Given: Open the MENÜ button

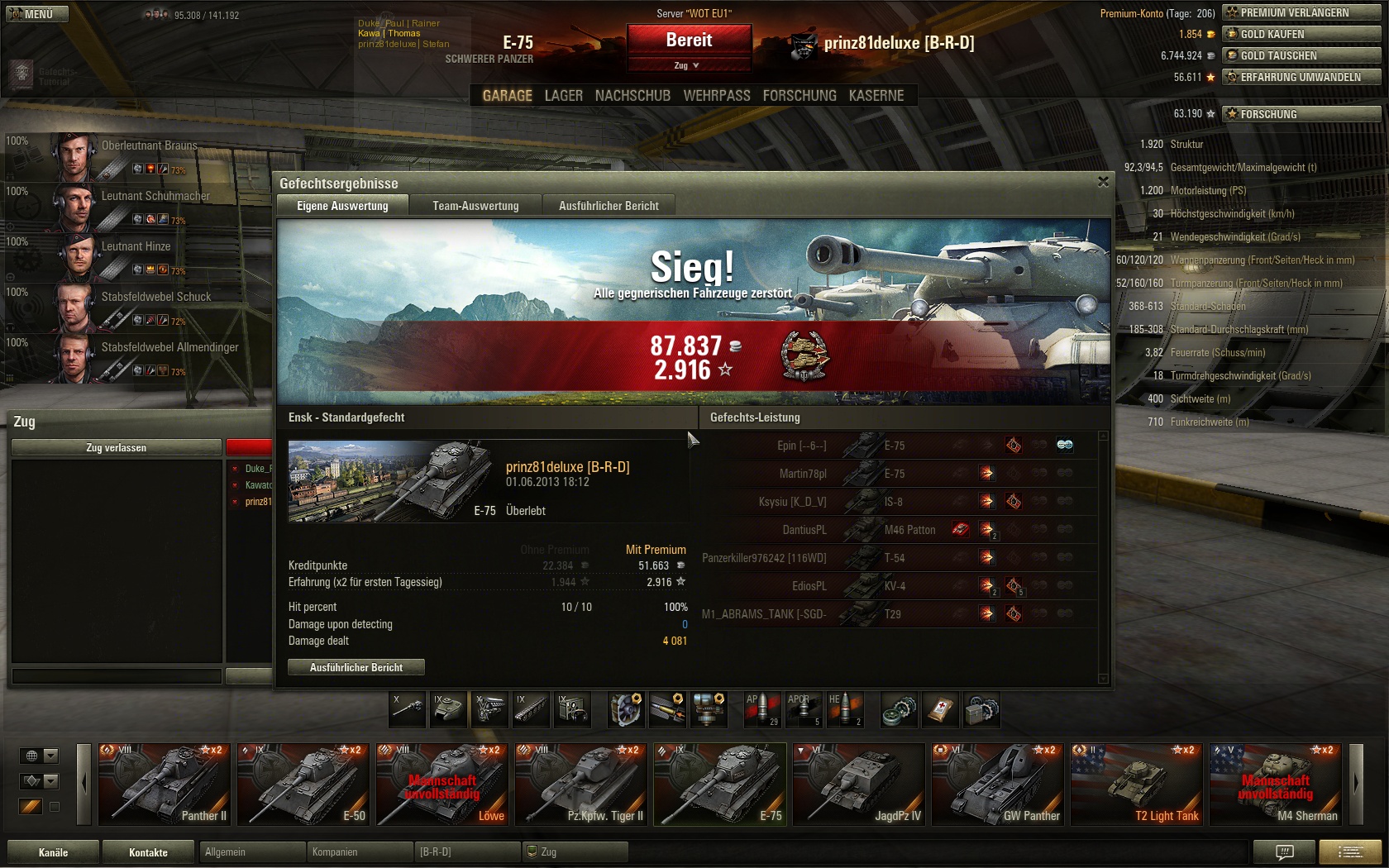Looking at the screenshot, I should tap(35, 14).
